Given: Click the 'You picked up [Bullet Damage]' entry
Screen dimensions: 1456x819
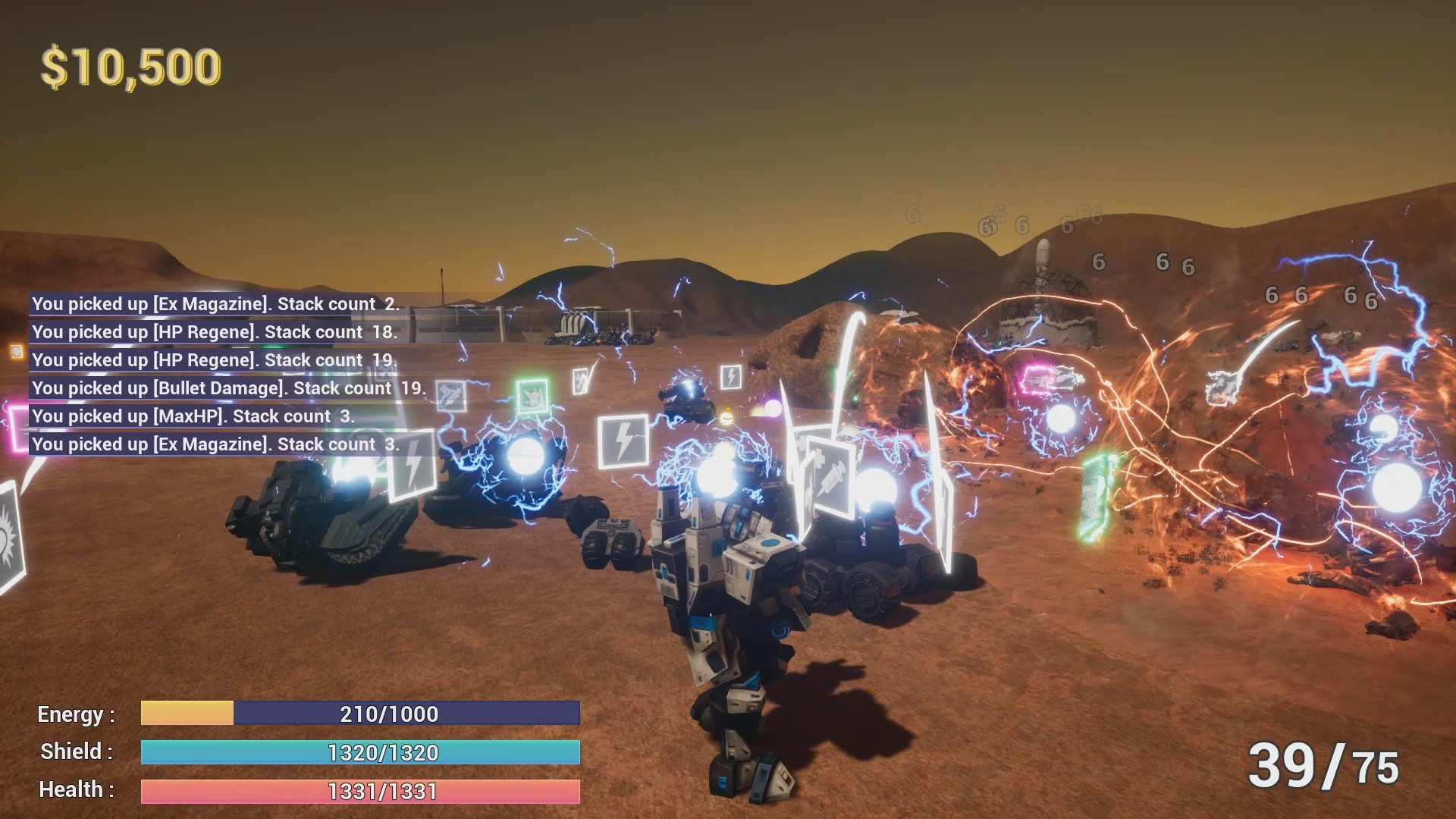Looking at the screenshot, I should pyautogui.click(x=228, y=388).
